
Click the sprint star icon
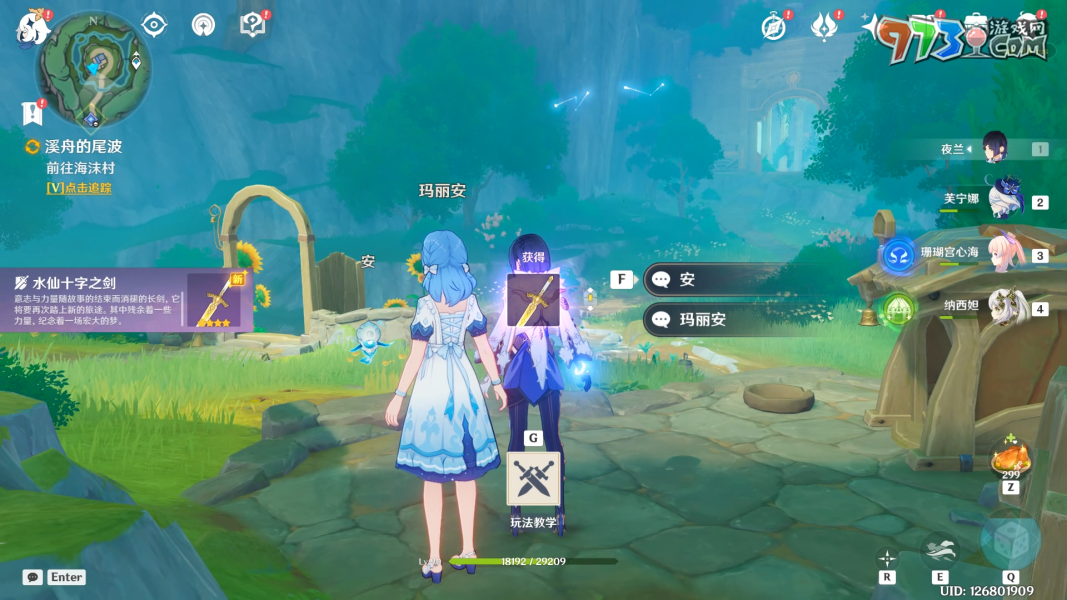[886, 558]
